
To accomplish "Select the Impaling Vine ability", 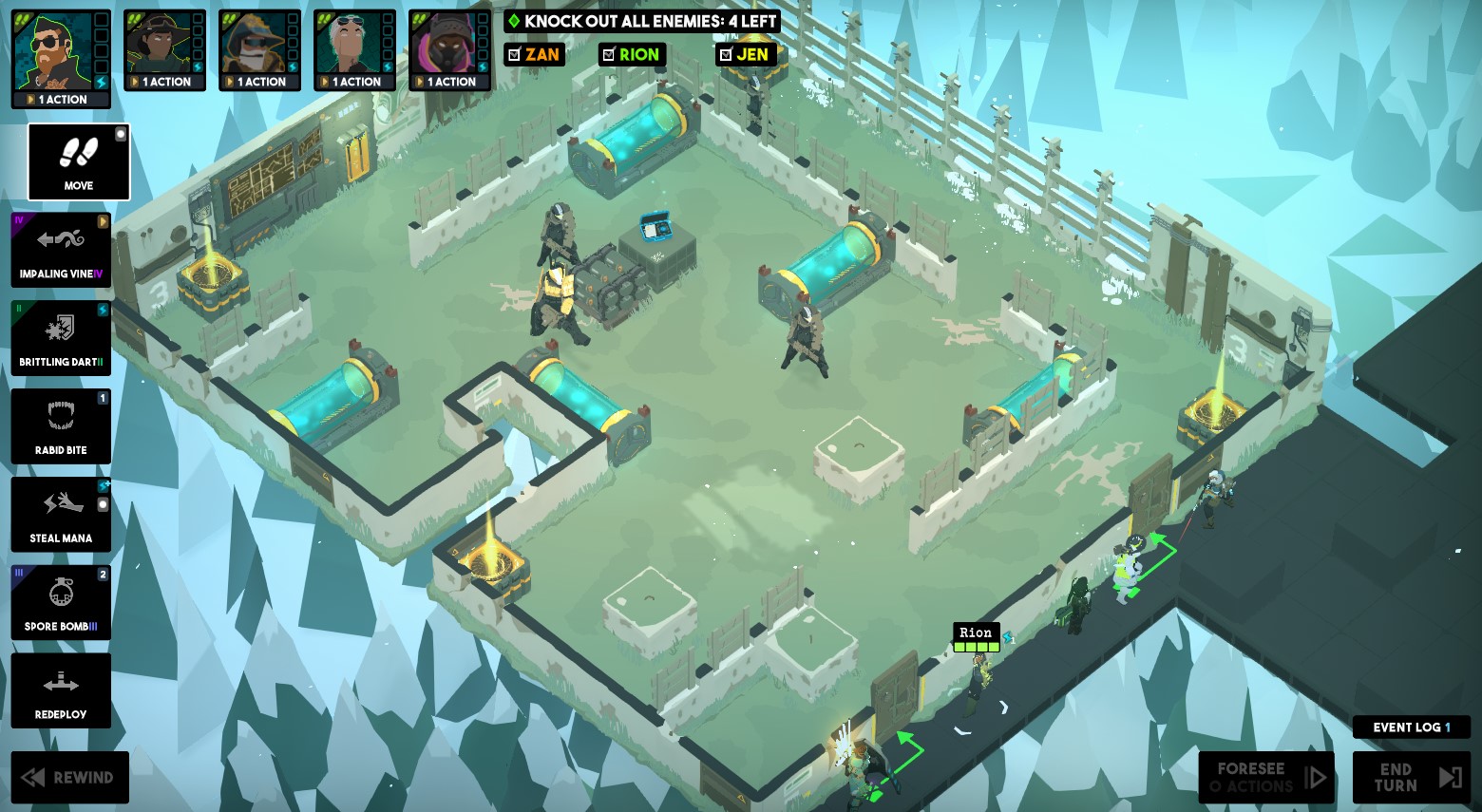I will point(61,250).
